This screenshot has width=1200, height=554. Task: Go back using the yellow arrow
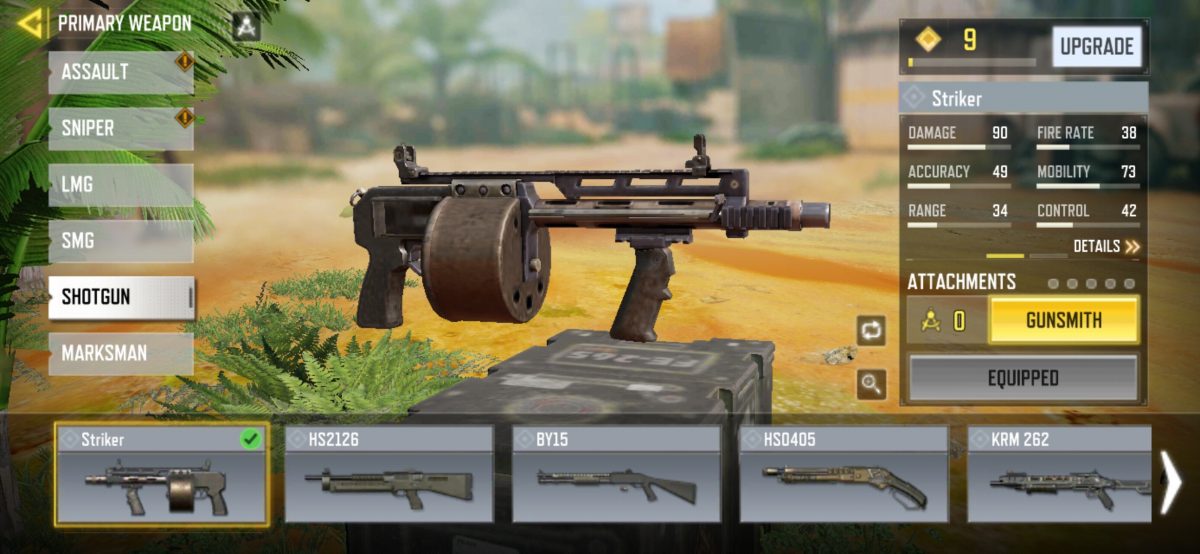[30, 23]
